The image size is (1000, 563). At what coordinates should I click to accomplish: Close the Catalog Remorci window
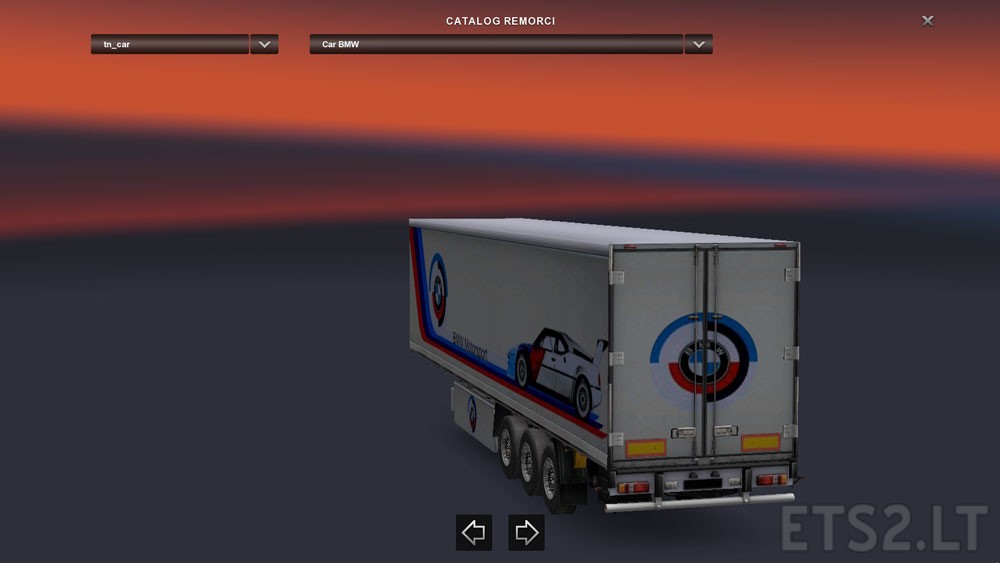point(928,20)
